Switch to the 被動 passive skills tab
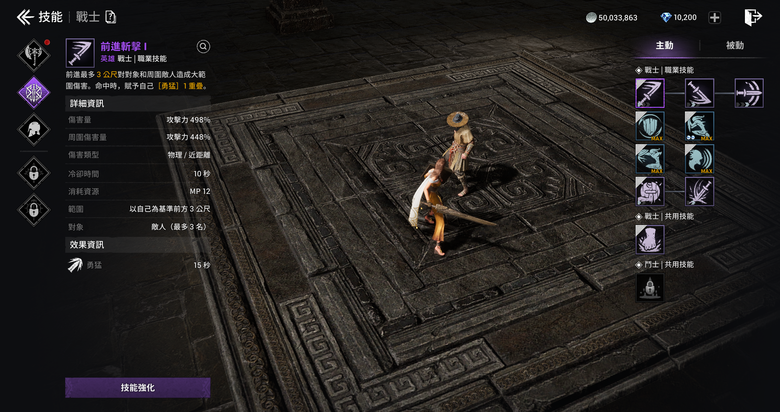 click(x=735, y=46)
